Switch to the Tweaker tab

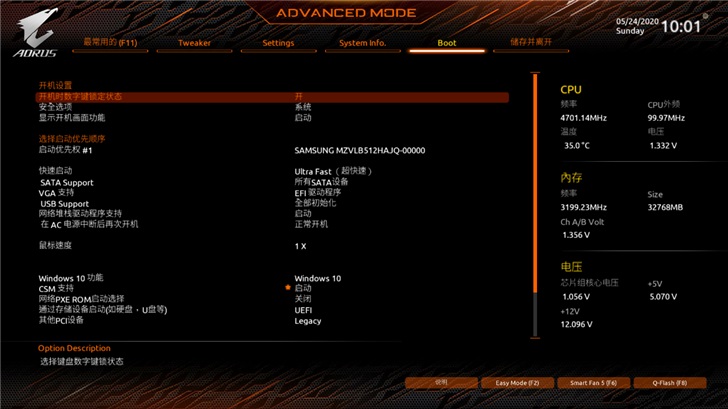[x=194, y=43]
